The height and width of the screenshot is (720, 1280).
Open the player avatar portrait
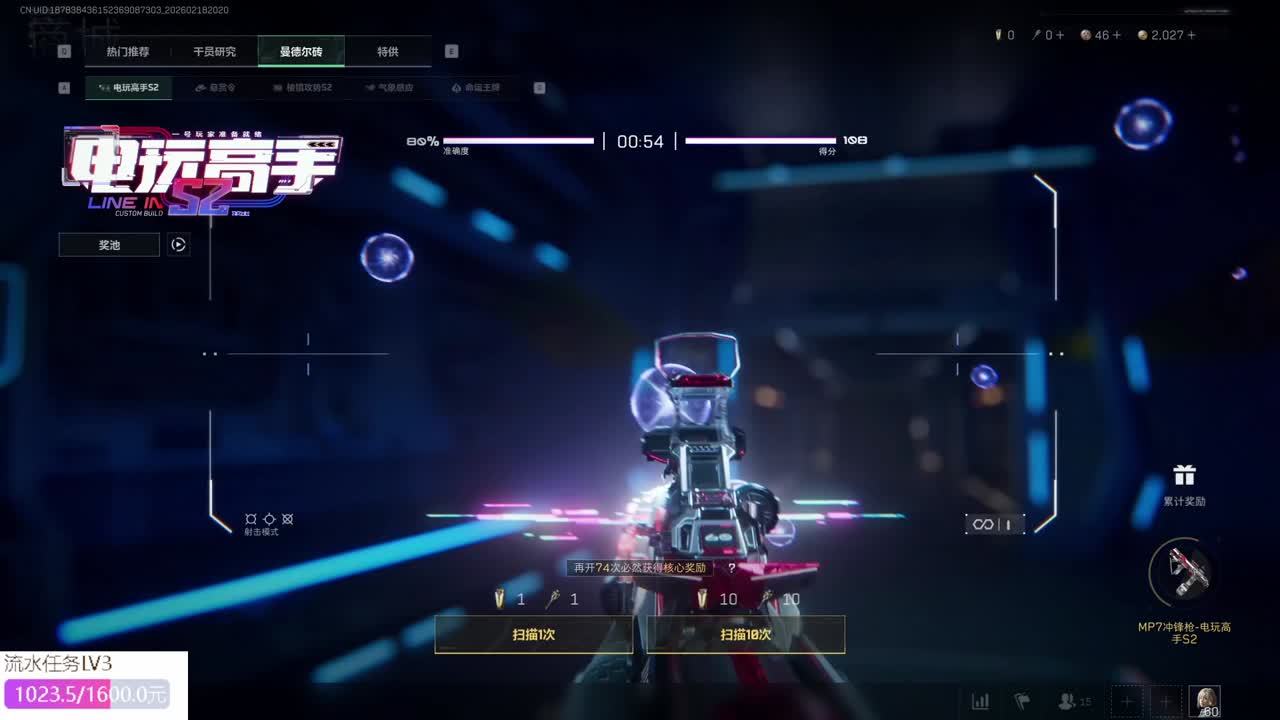tap(1204, 701)
